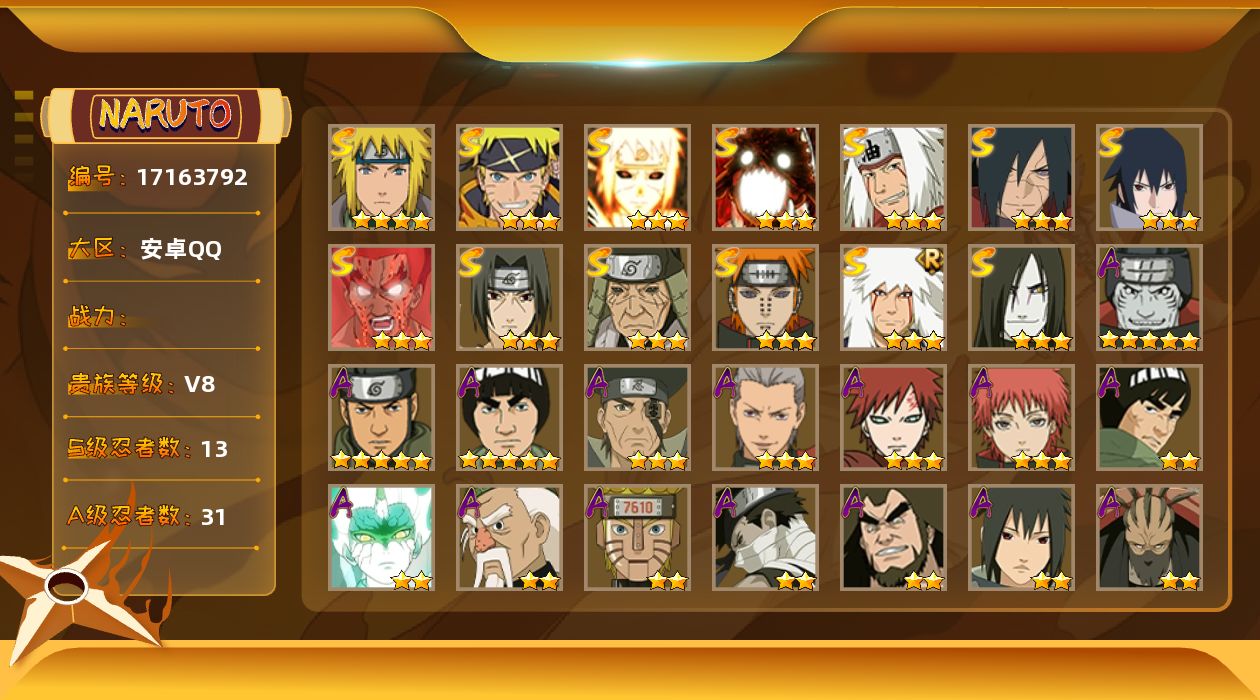Image resolution: width=1260 pixels, height=700 pixels.
Task: Pick bandaged-face Zabuza's portrait
Action: tap(765, 537)
